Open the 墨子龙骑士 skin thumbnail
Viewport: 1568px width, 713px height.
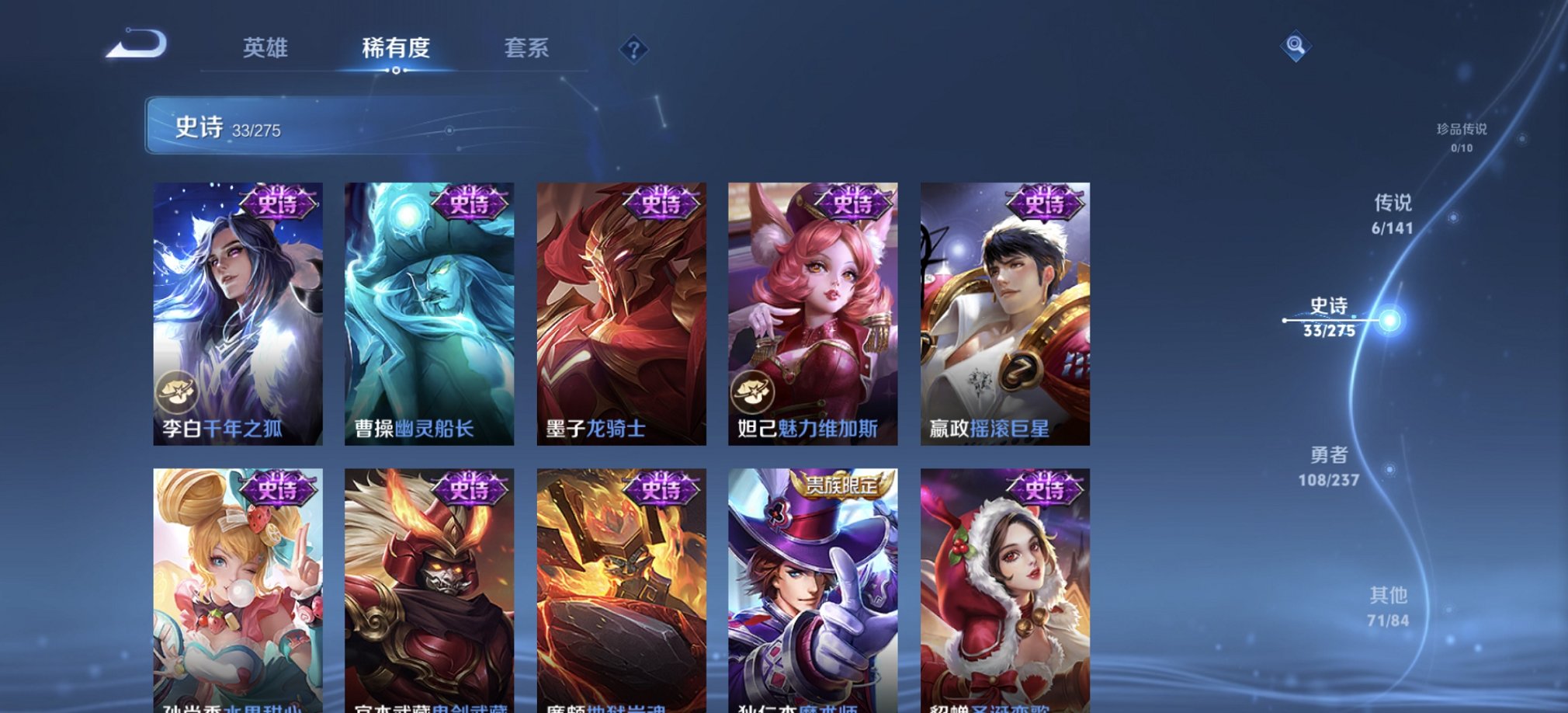[x=617, y=311]
